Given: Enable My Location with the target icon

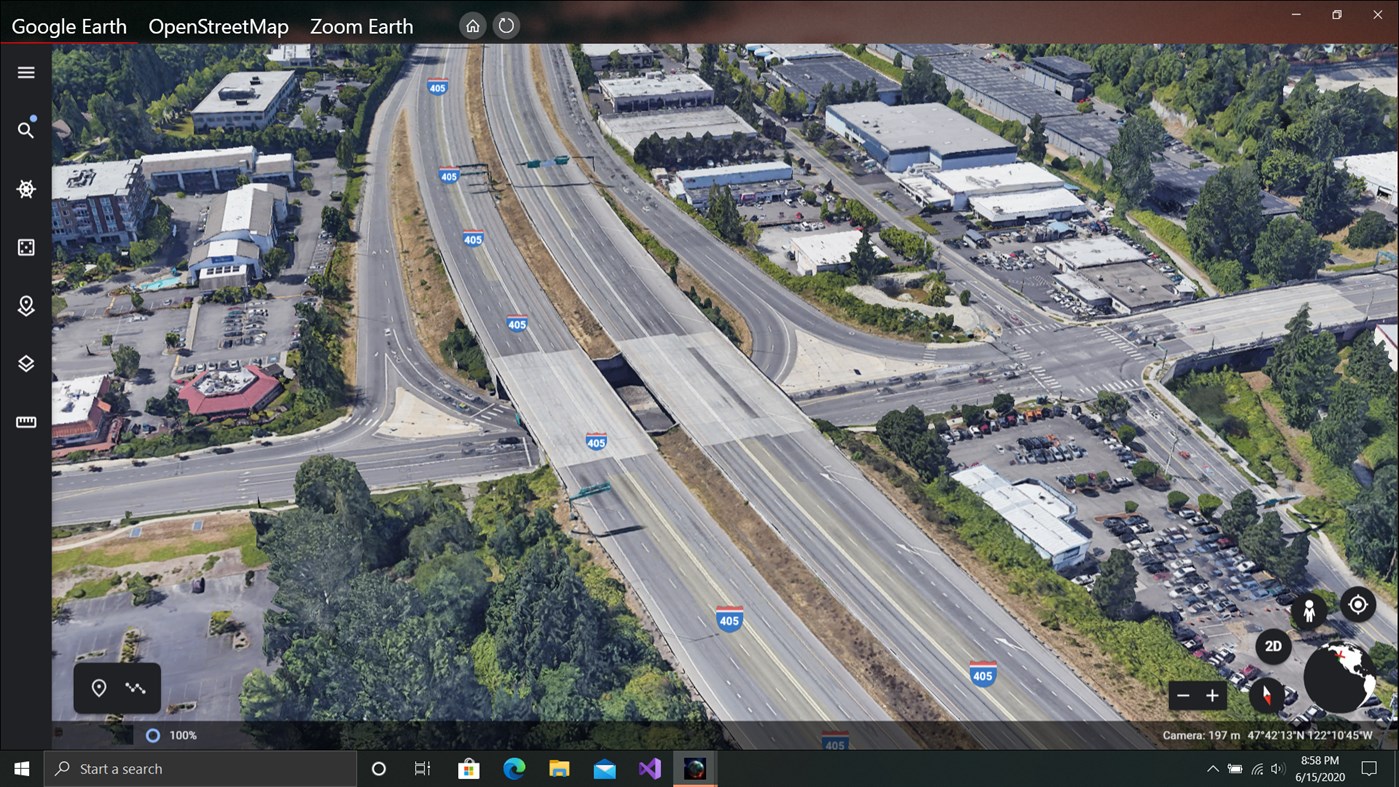Looking at the screenshot, I should [x=1357, y=604].
